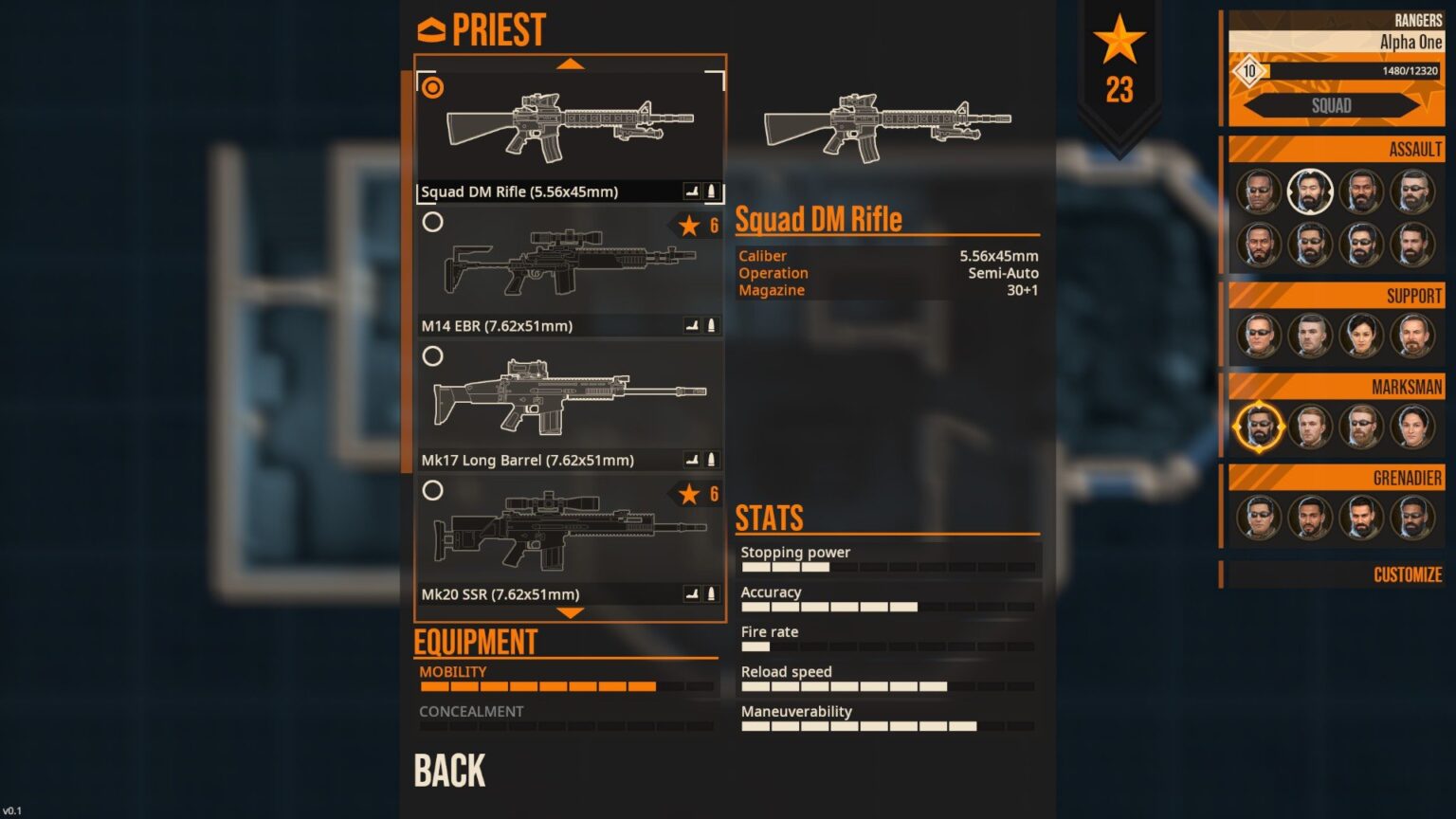1456x819 pixels.
Task: Choose the M14 EBR rifle
Action: 570,270
